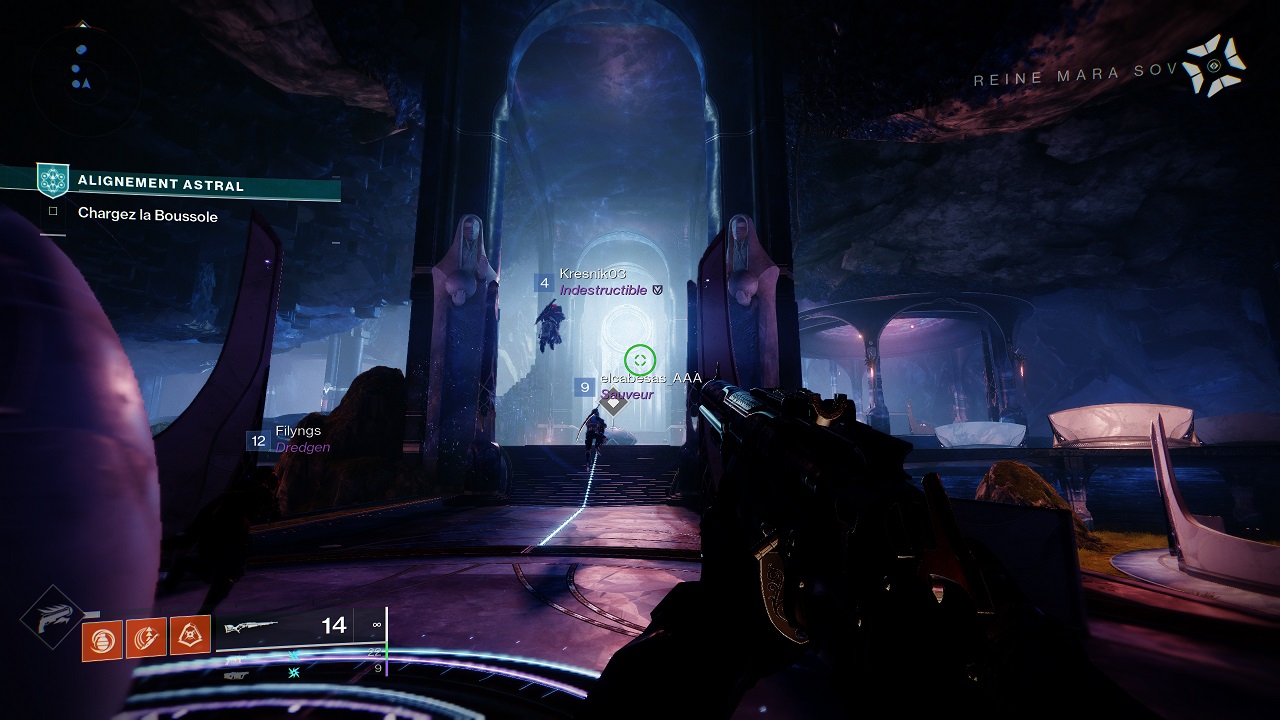Switch to the heavy weapon slot
The image size is (1280, 720).
tap(240, 674)
